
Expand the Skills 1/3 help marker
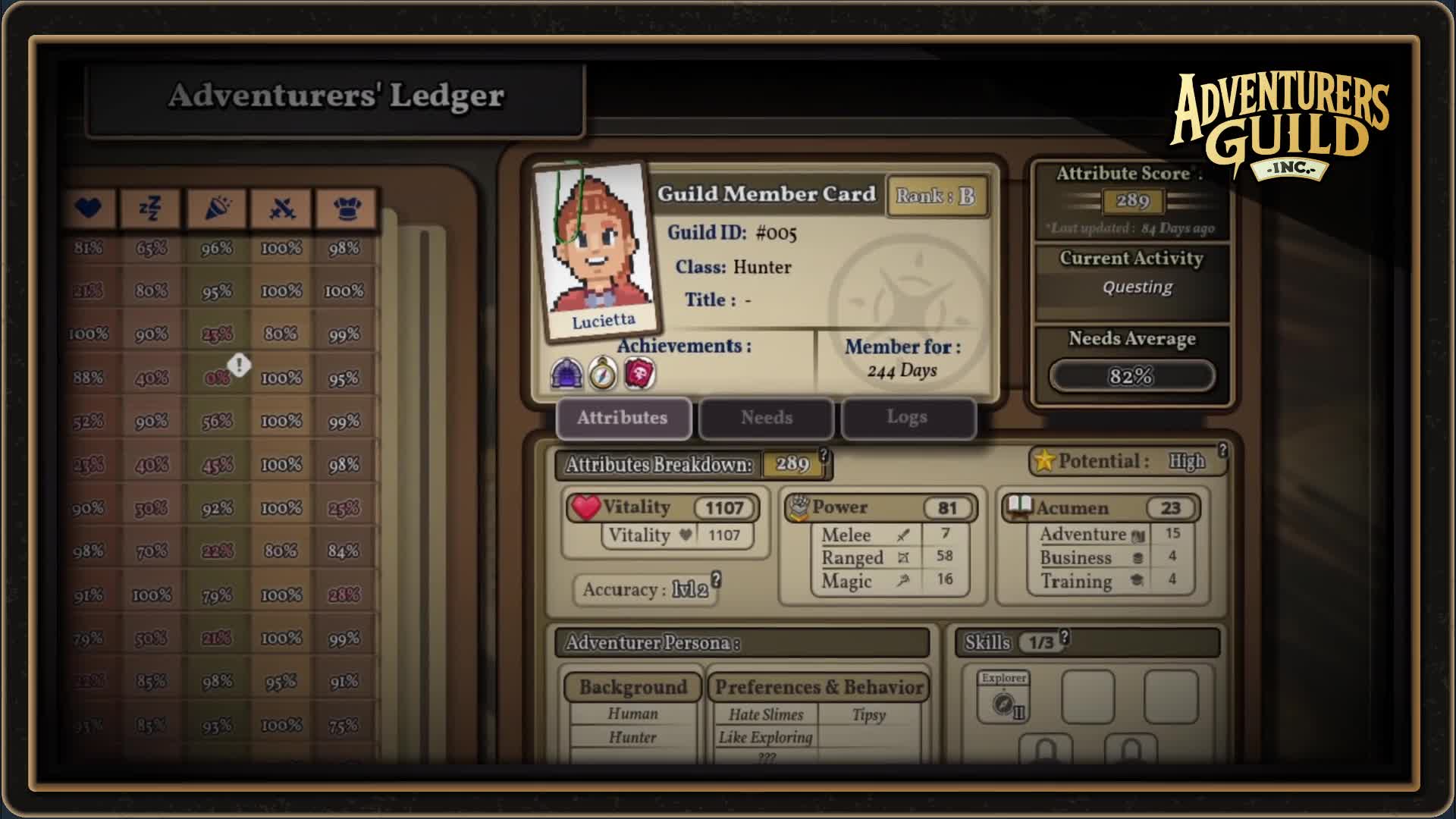1065,638
